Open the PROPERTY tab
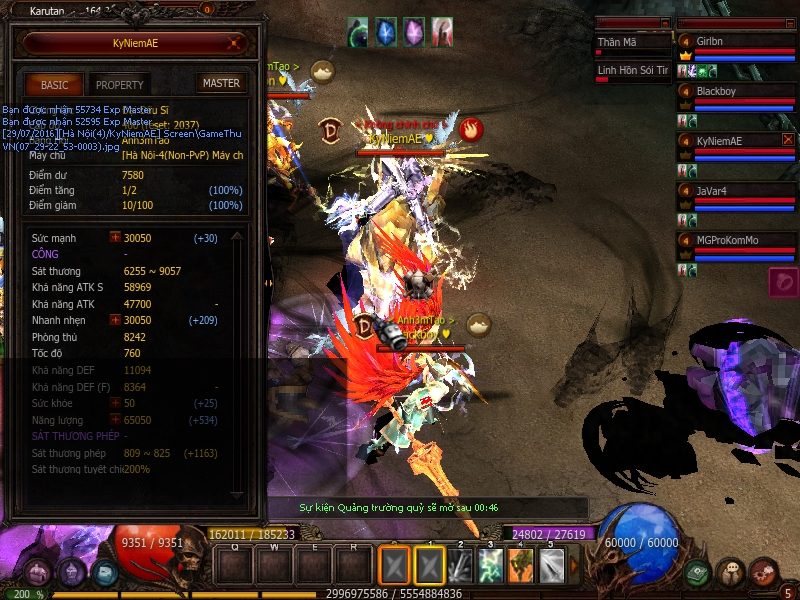This screenshot has height=600, width=800. point(120,85)
